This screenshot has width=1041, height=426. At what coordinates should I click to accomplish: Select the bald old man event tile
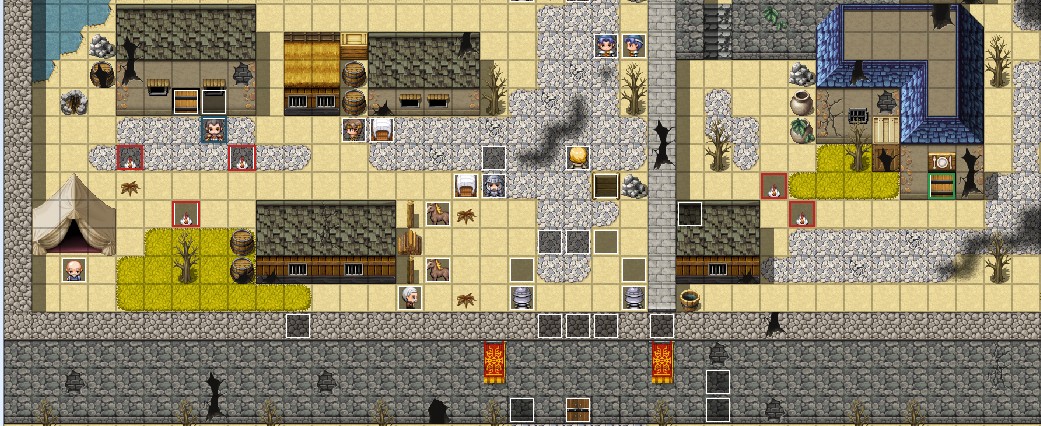(73, 269)
